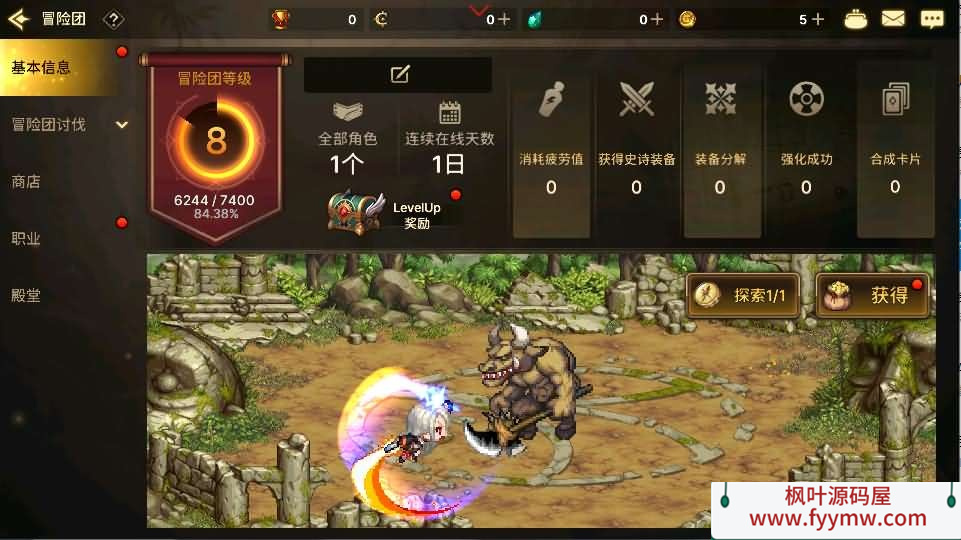Add more gold coin currency with plus

(818, 19)
